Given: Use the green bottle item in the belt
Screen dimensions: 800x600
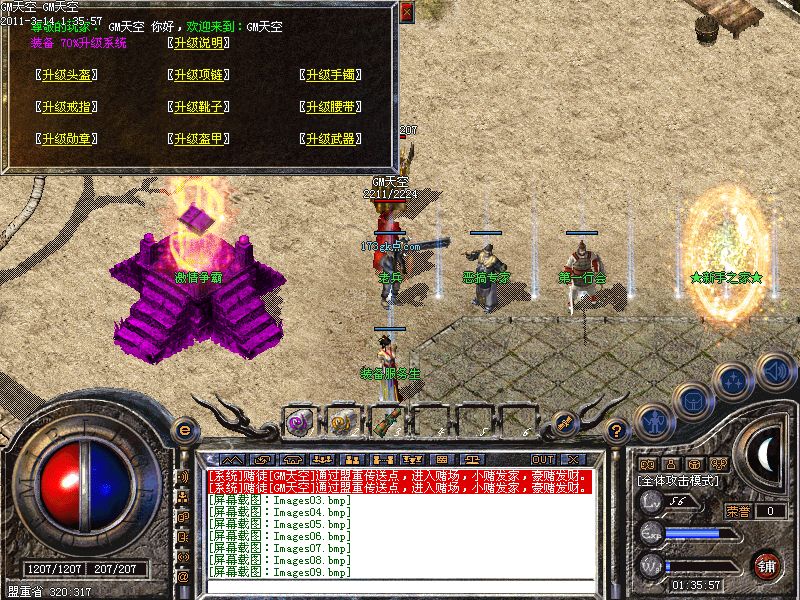Looking at the screenshot, I should coord(387,421).
